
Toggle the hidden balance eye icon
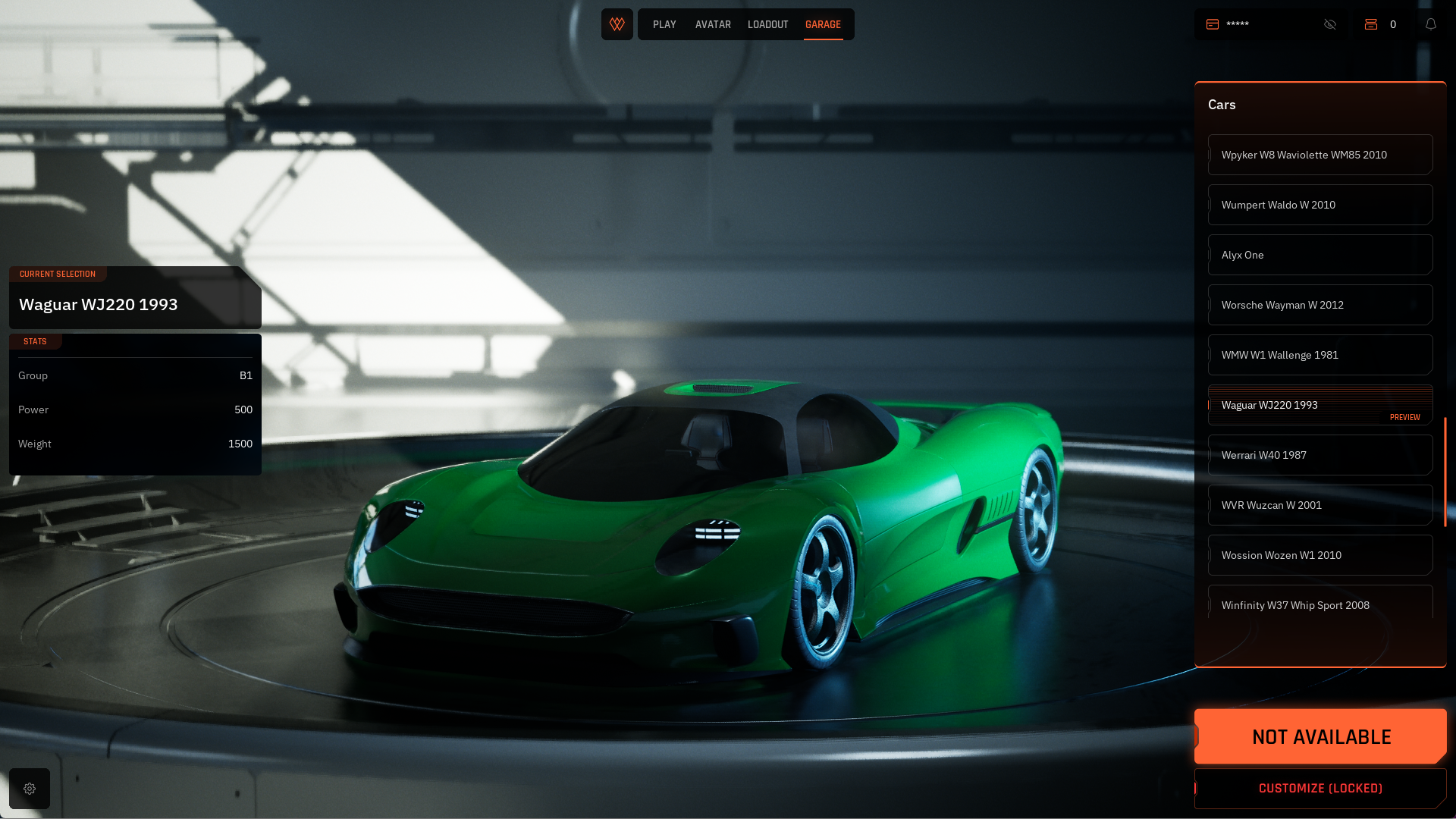tap(1330, 24)
